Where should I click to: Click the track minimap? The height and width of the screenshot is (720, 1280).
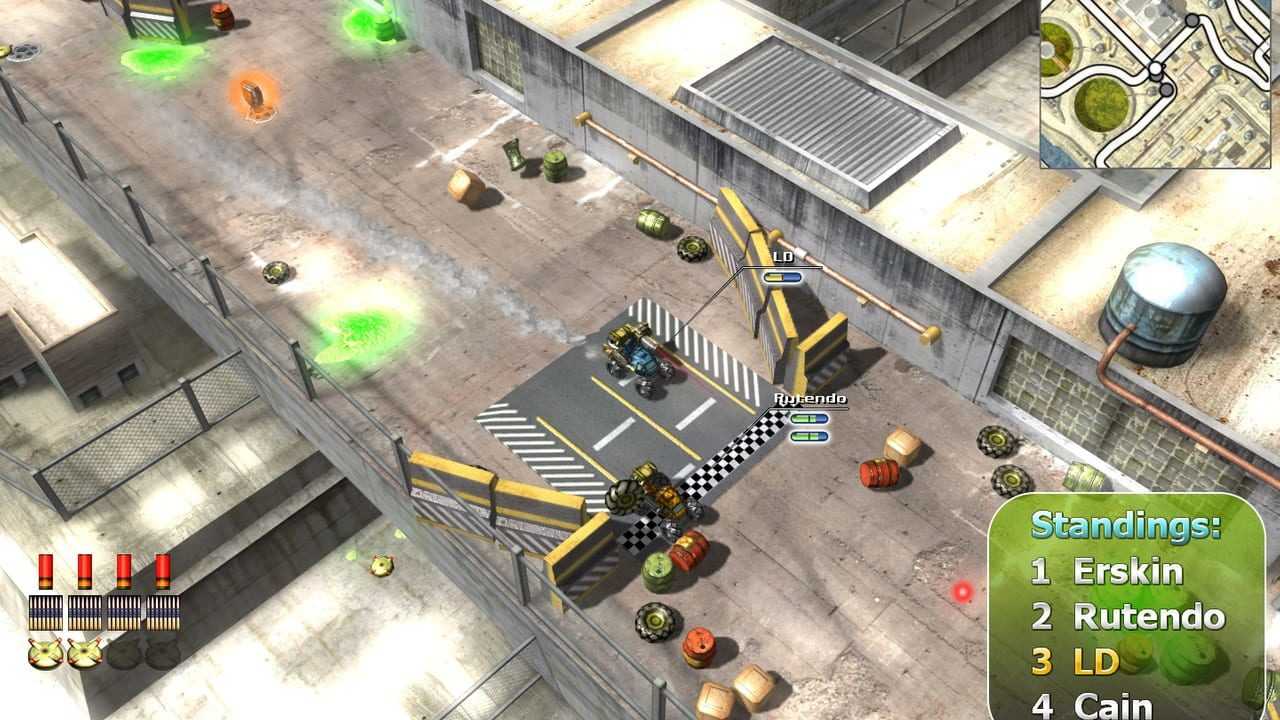[1159, 83]
